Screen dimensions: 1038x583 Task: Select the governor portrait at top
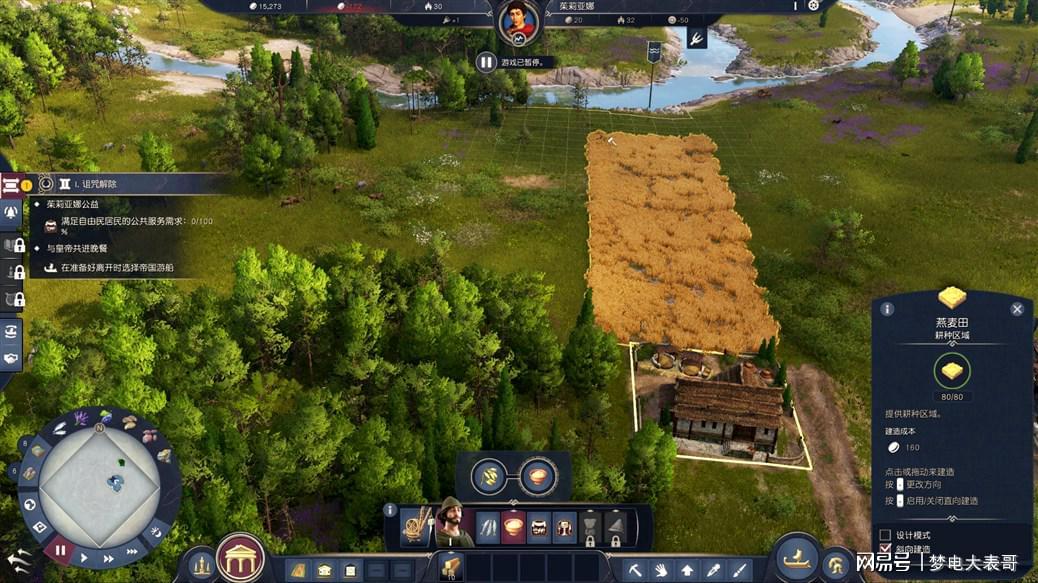click(519, 21)
